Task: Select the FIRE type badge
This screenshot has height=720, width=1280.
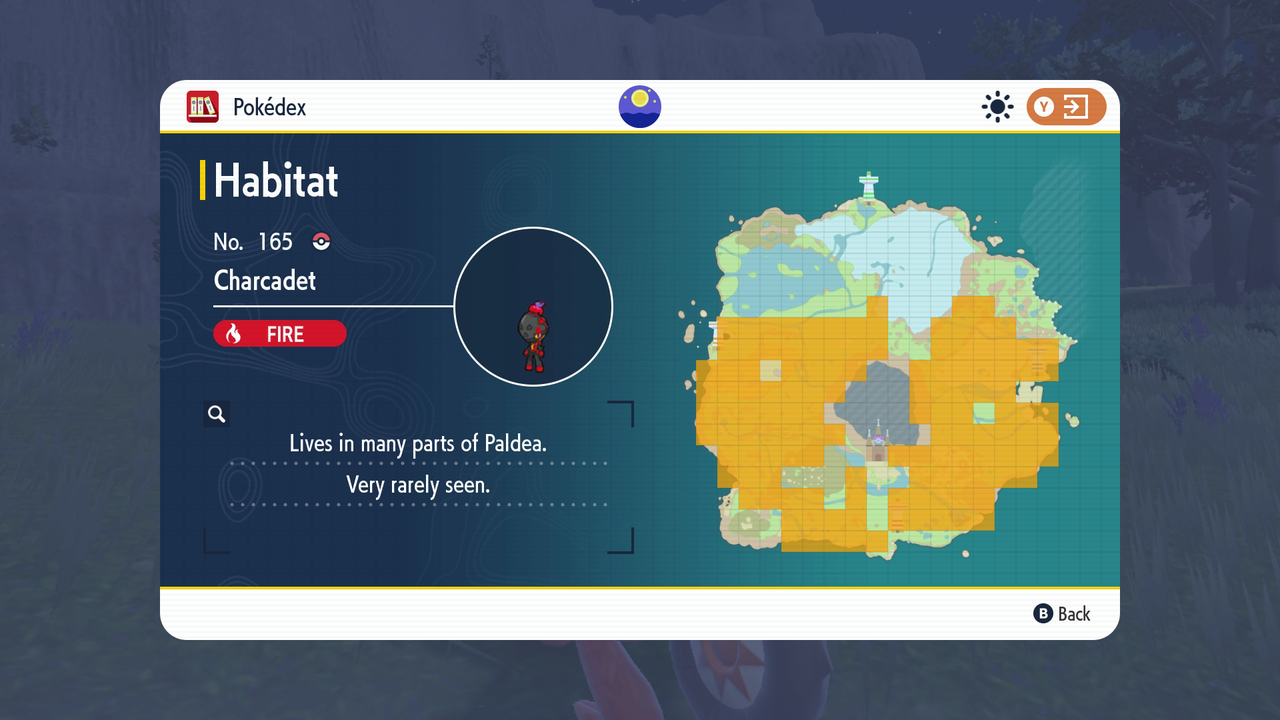Action: tap(279, 333)
